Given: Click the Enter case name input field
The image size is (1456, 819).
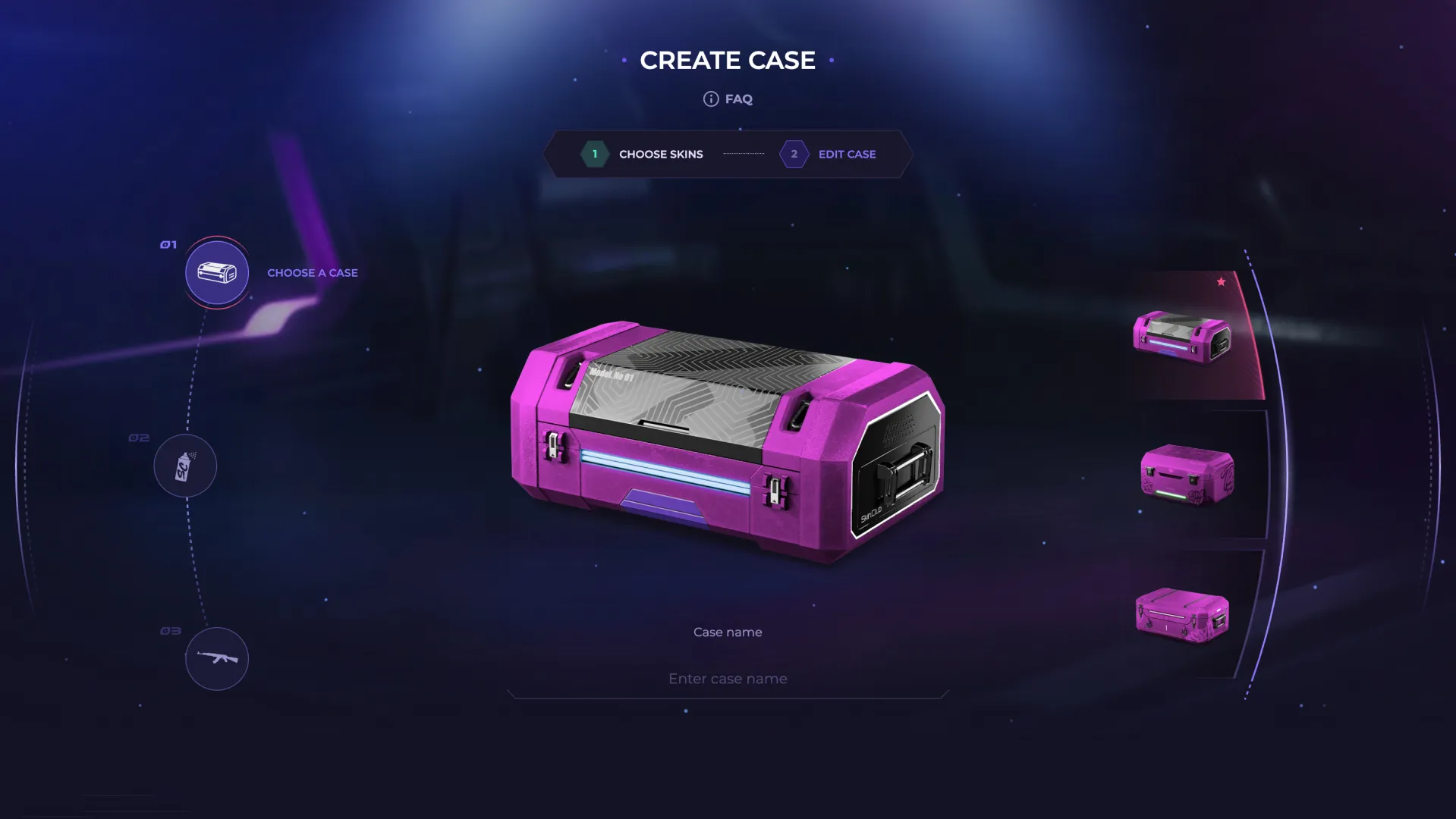Looking at the screenshot, I should 727,678.
